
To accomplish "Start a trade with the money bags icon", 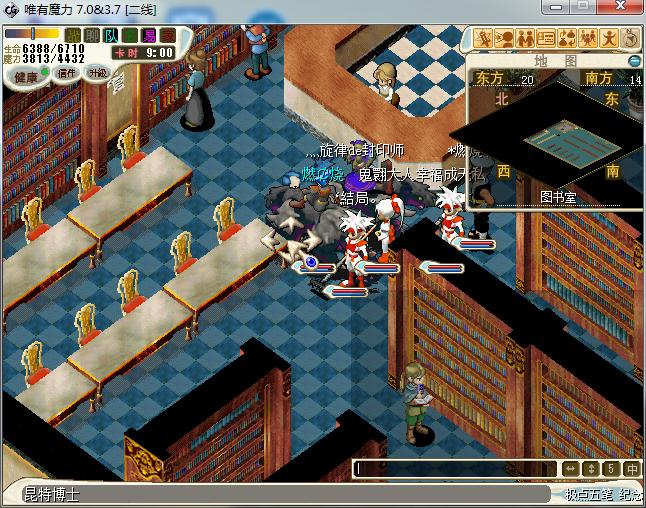I will click(567, 39).
